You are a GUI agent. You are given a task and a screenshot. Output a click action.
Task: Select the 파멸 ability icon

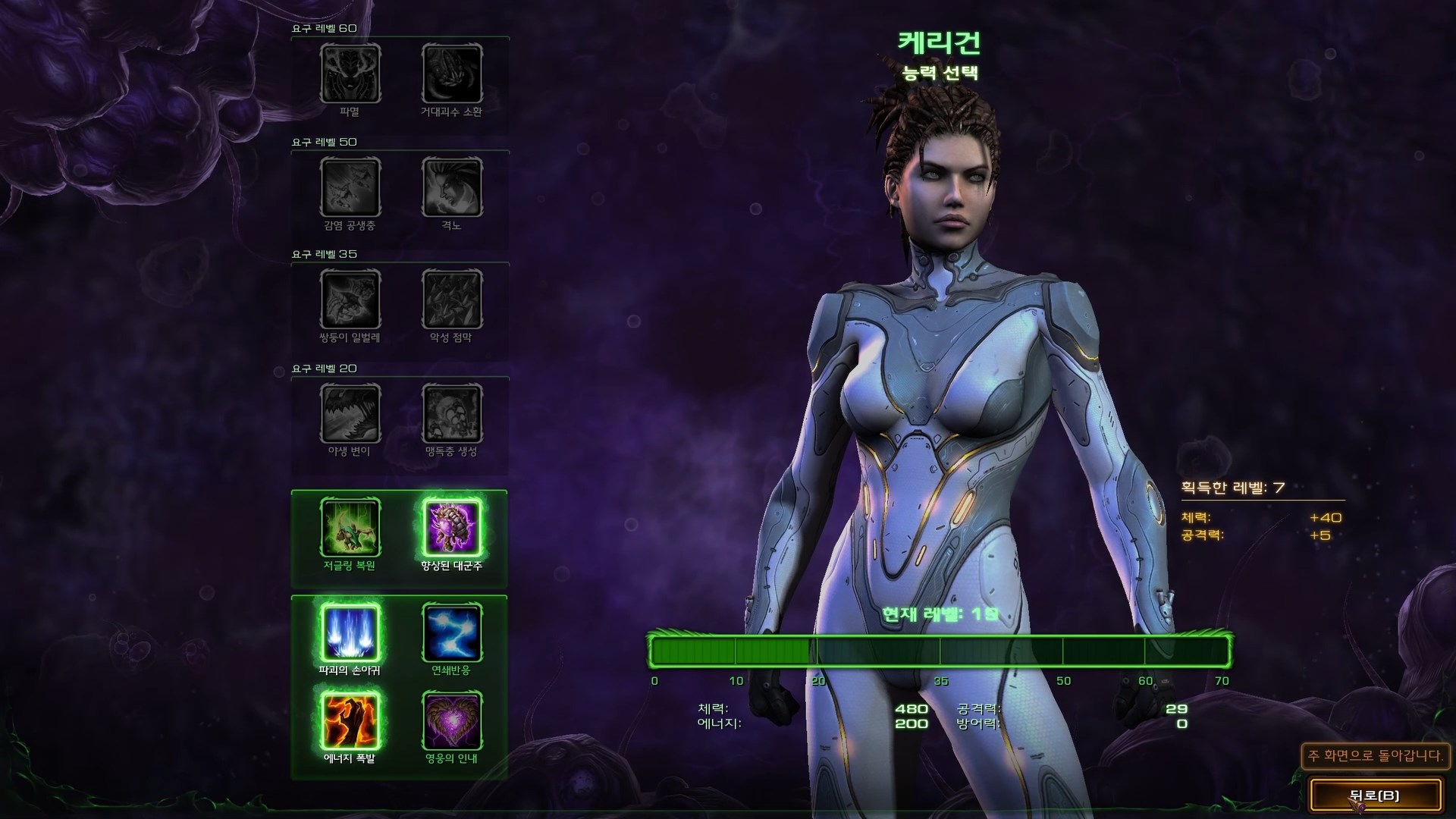350,75
